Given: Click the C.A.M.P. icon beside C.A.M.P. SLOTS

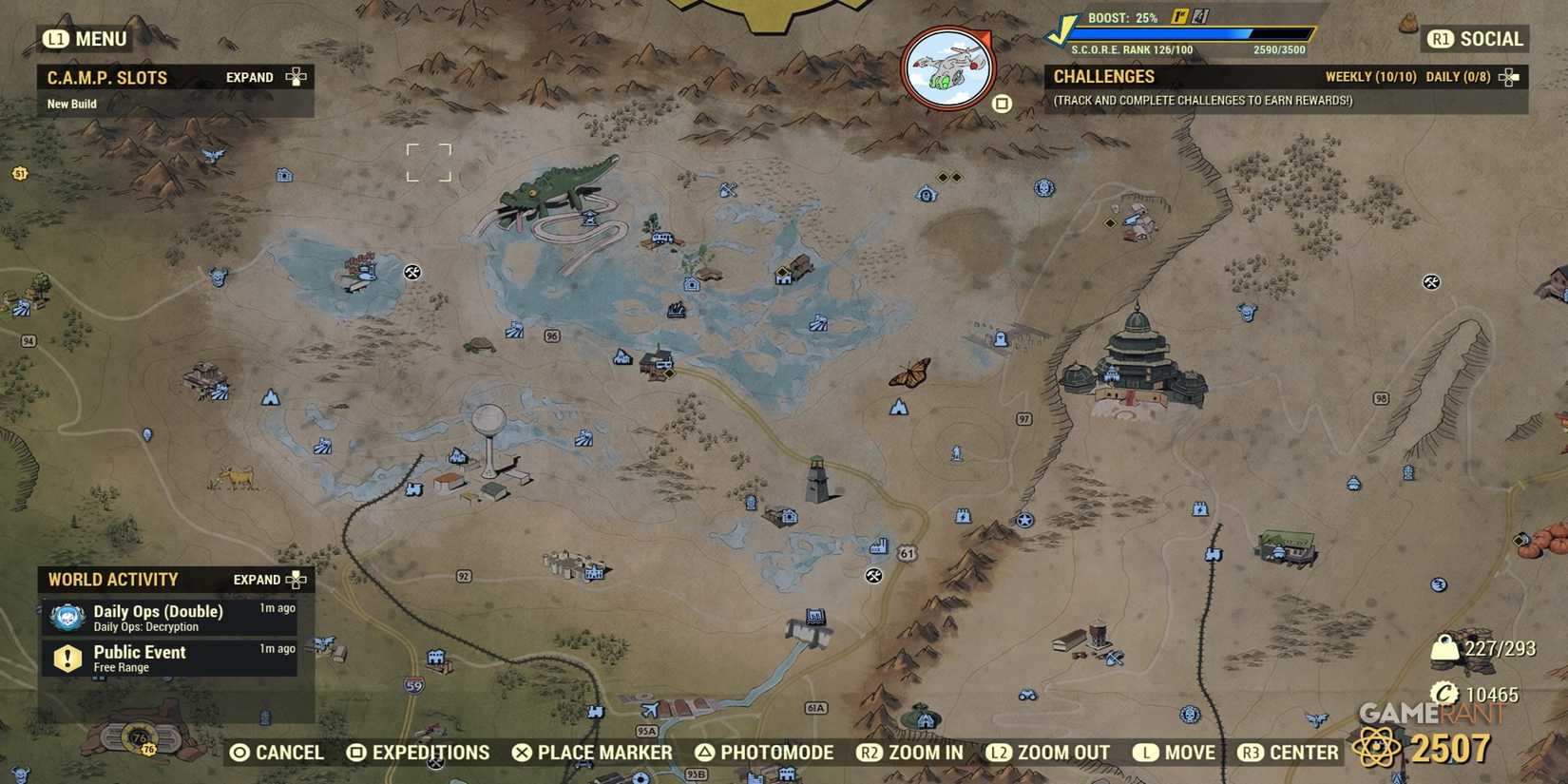Looking at the screenshot, I should click(x=295, y=77).
